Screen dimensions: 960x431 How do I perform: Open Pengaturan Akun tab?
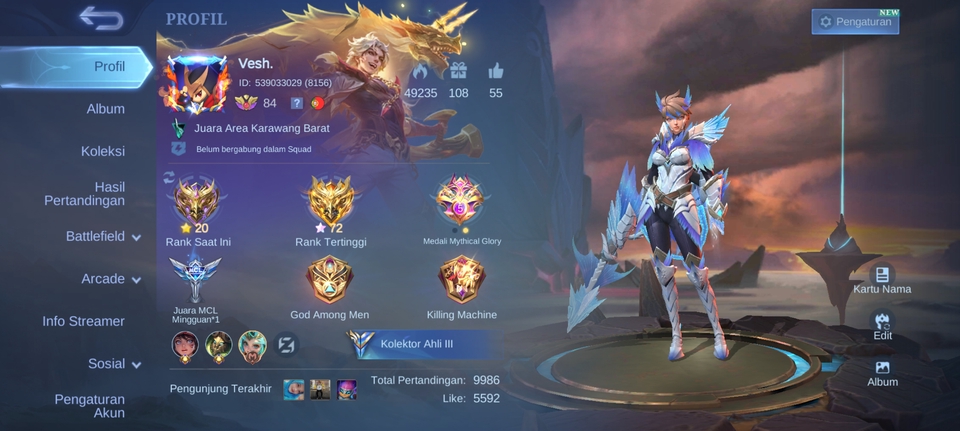coord(90,406)
